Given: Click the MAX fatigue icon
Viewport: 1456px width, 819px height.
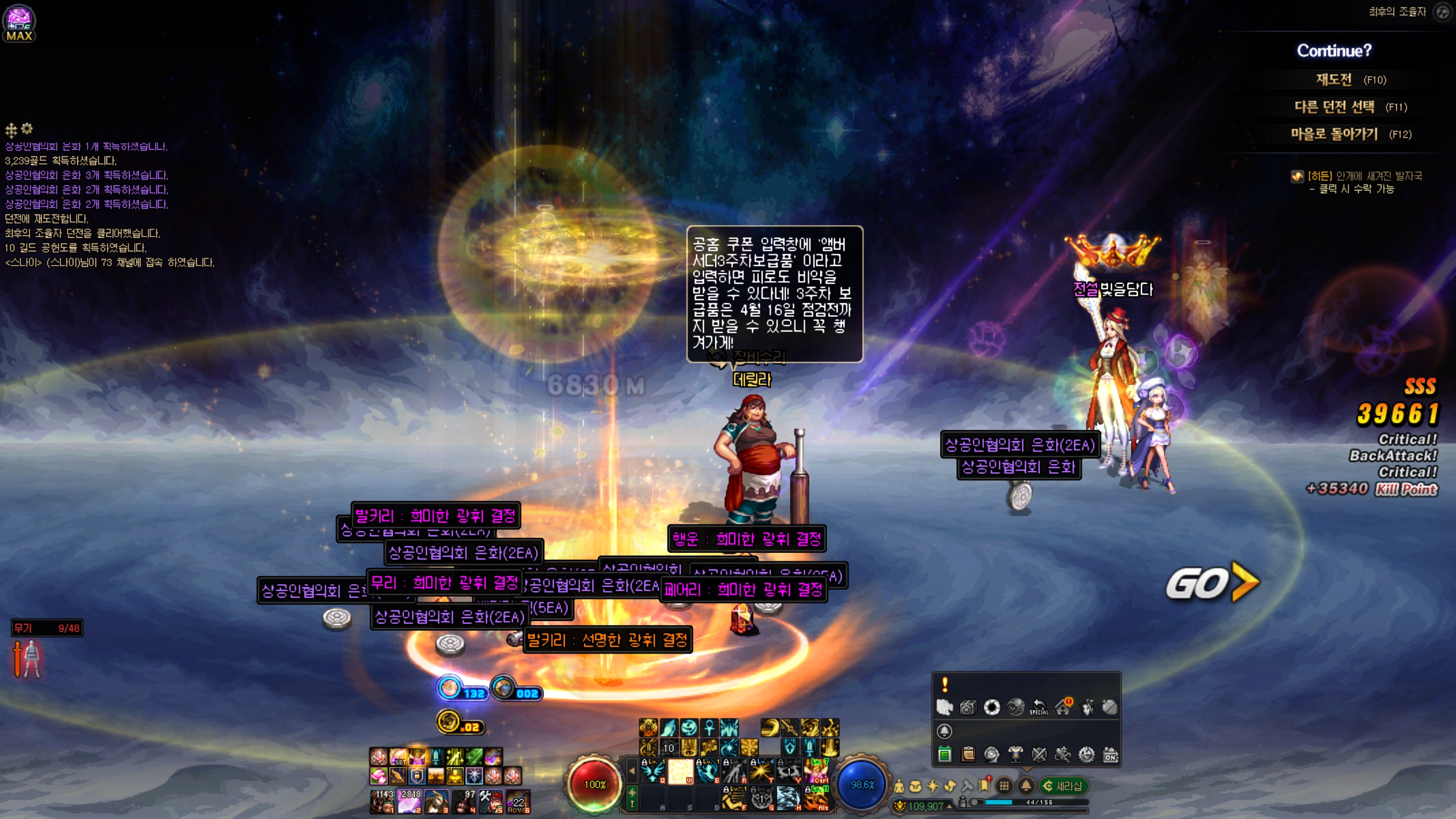Looking at the screenshot, I should pyautogui.click(x=19, y=24).
